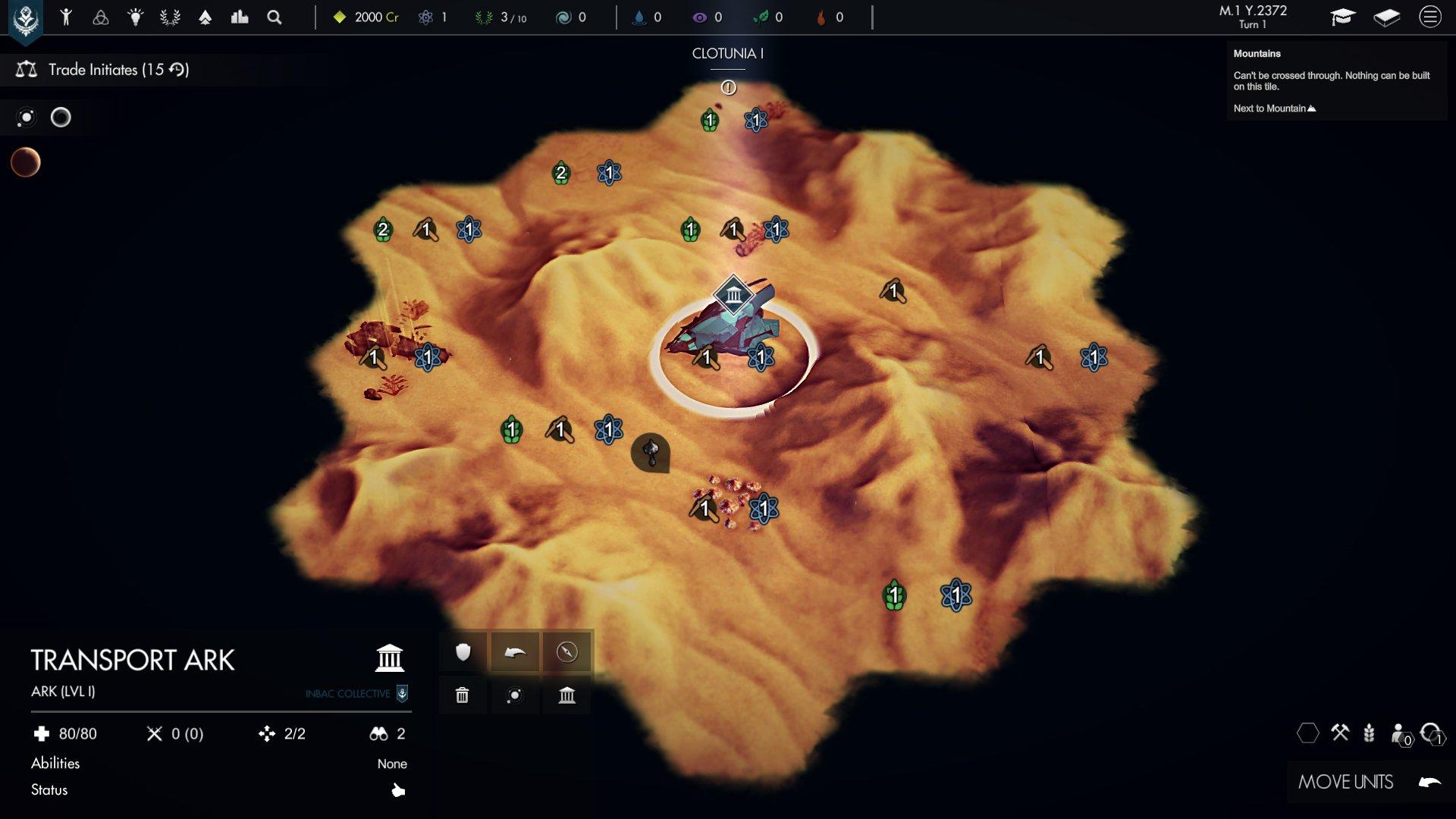Click the trash icon to disband the unit
The height and width of the screenshot is (819, 1456).
[462, 694]
